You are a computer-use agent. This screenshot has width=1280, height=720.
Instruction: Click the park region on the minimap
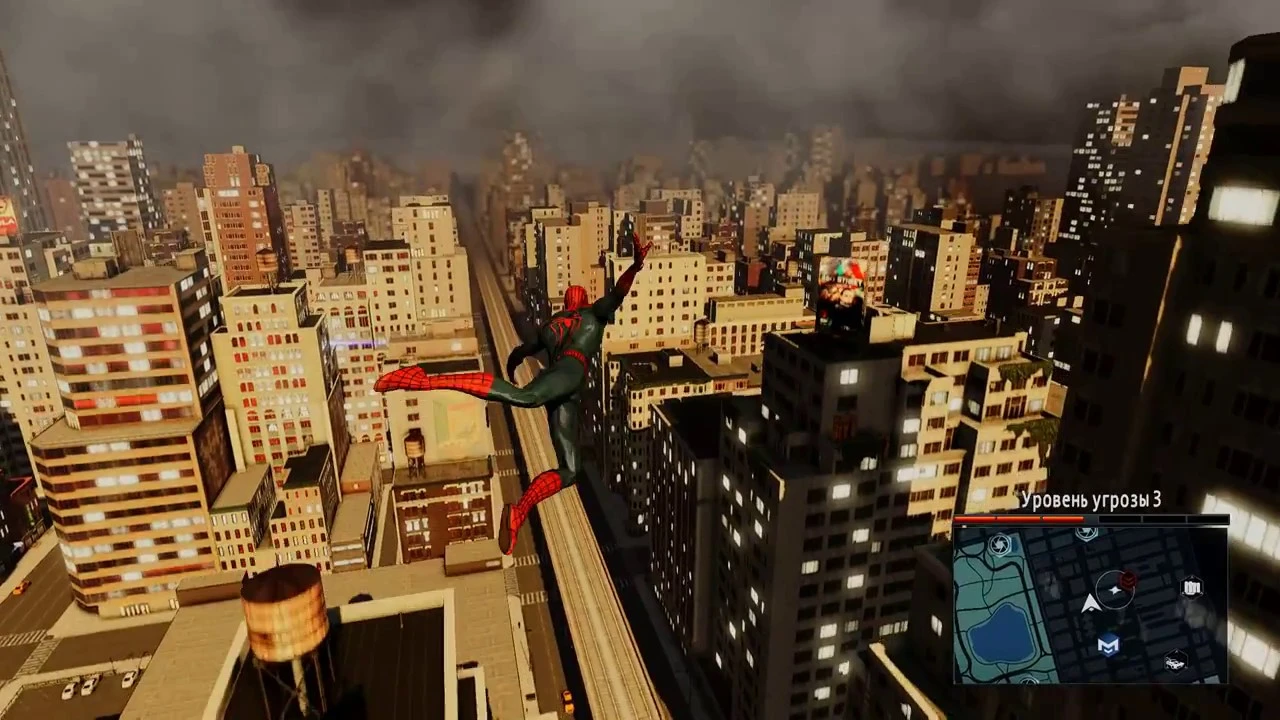tap(976, 586)
